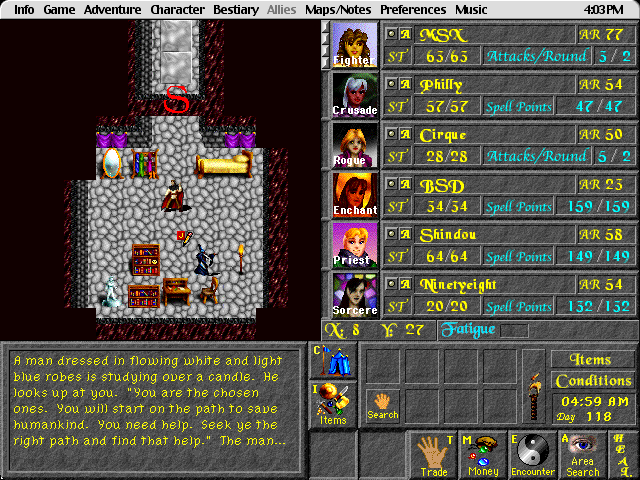
Task: Open the Money pouch button
Action: point(483,455)
